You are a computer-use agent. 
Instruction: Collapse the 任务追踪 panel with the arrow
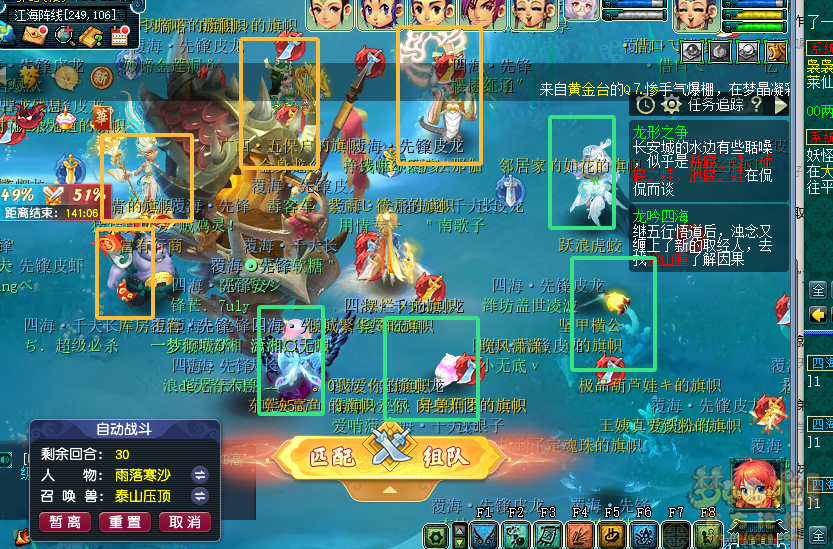[780, 104]
